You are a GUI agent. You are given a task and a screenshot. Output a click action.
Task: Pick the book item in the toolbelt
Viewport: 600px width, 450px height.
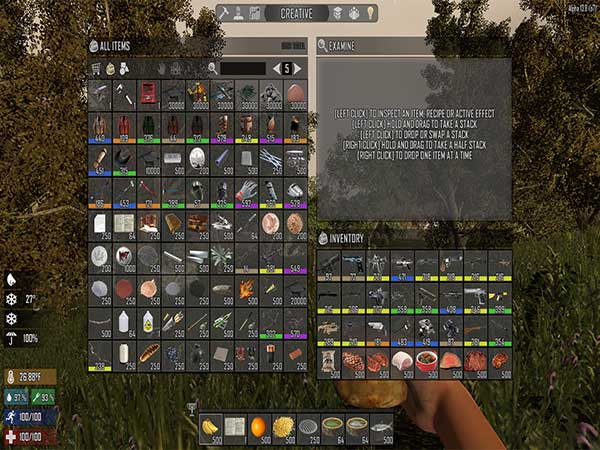pyautogui.click(x=235, y=426)
